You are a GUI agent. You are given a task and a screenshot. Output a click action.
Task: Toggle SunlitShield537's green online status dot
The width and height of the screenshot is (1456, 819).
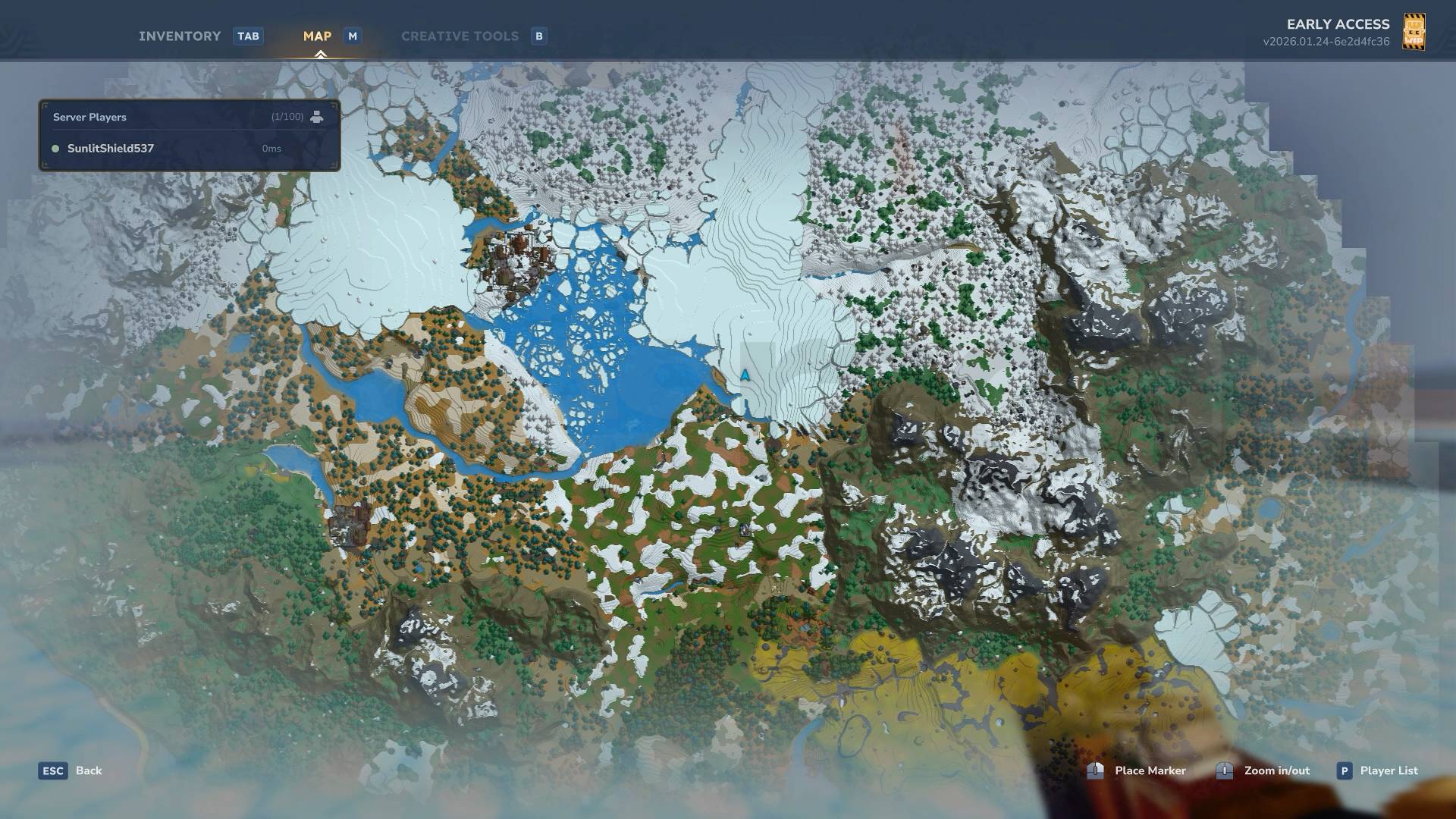54,149
